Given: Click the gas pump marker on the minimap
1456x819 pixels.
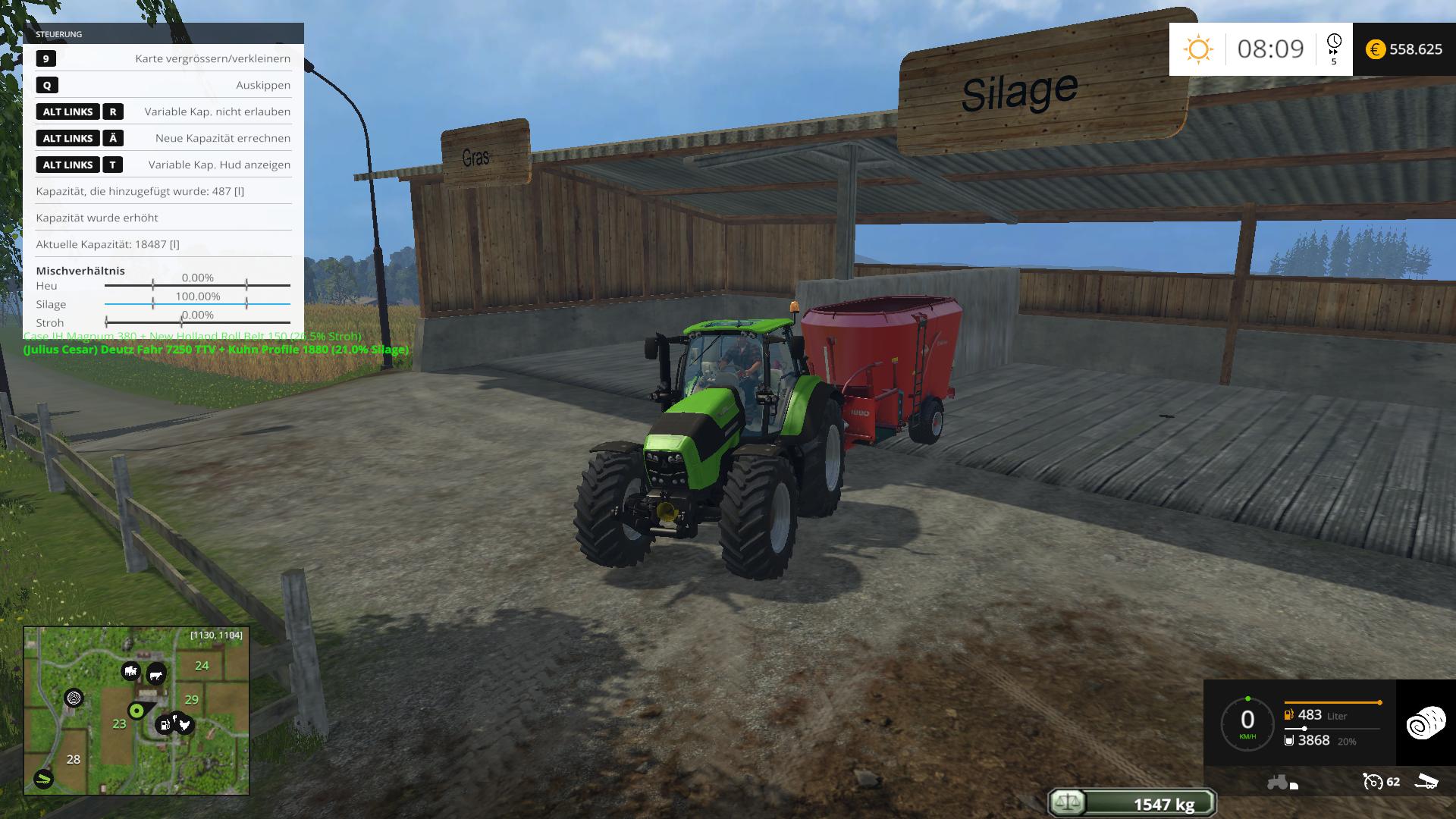Looking at the screenshot, I should coord(163,726).
